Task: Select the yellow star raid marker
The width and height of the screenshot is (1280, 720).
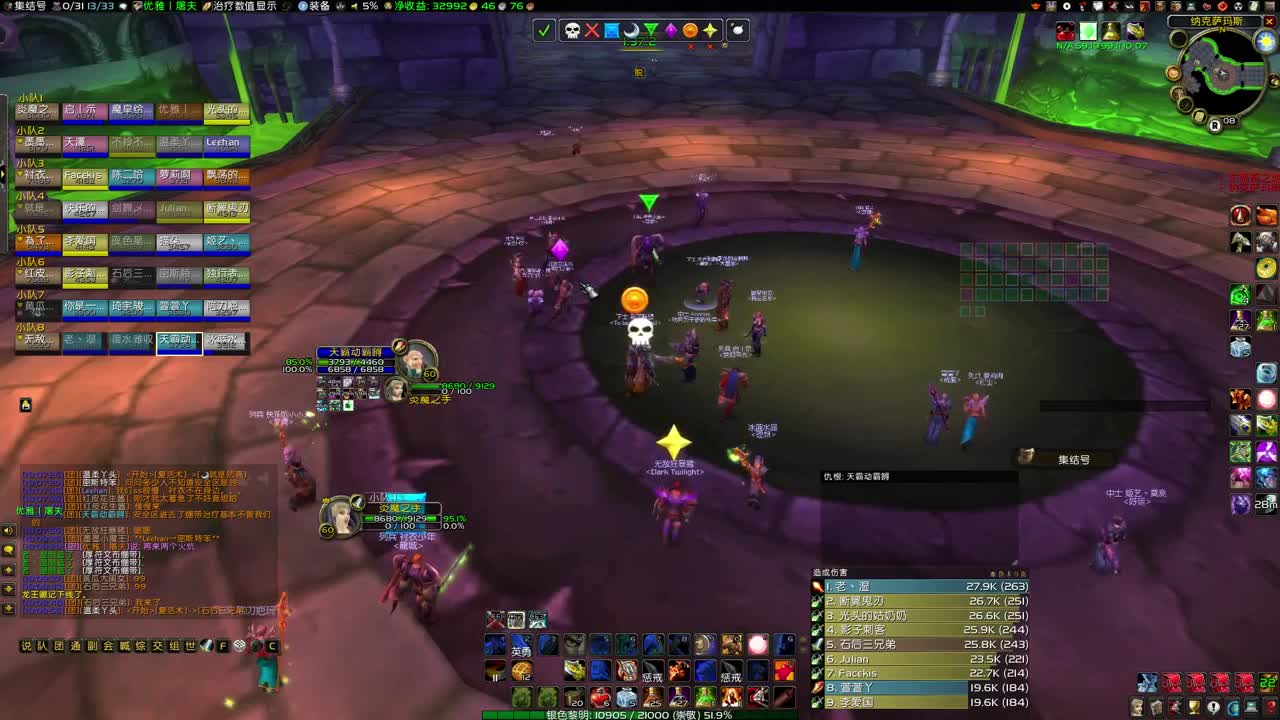Action: tap(710, 31)
